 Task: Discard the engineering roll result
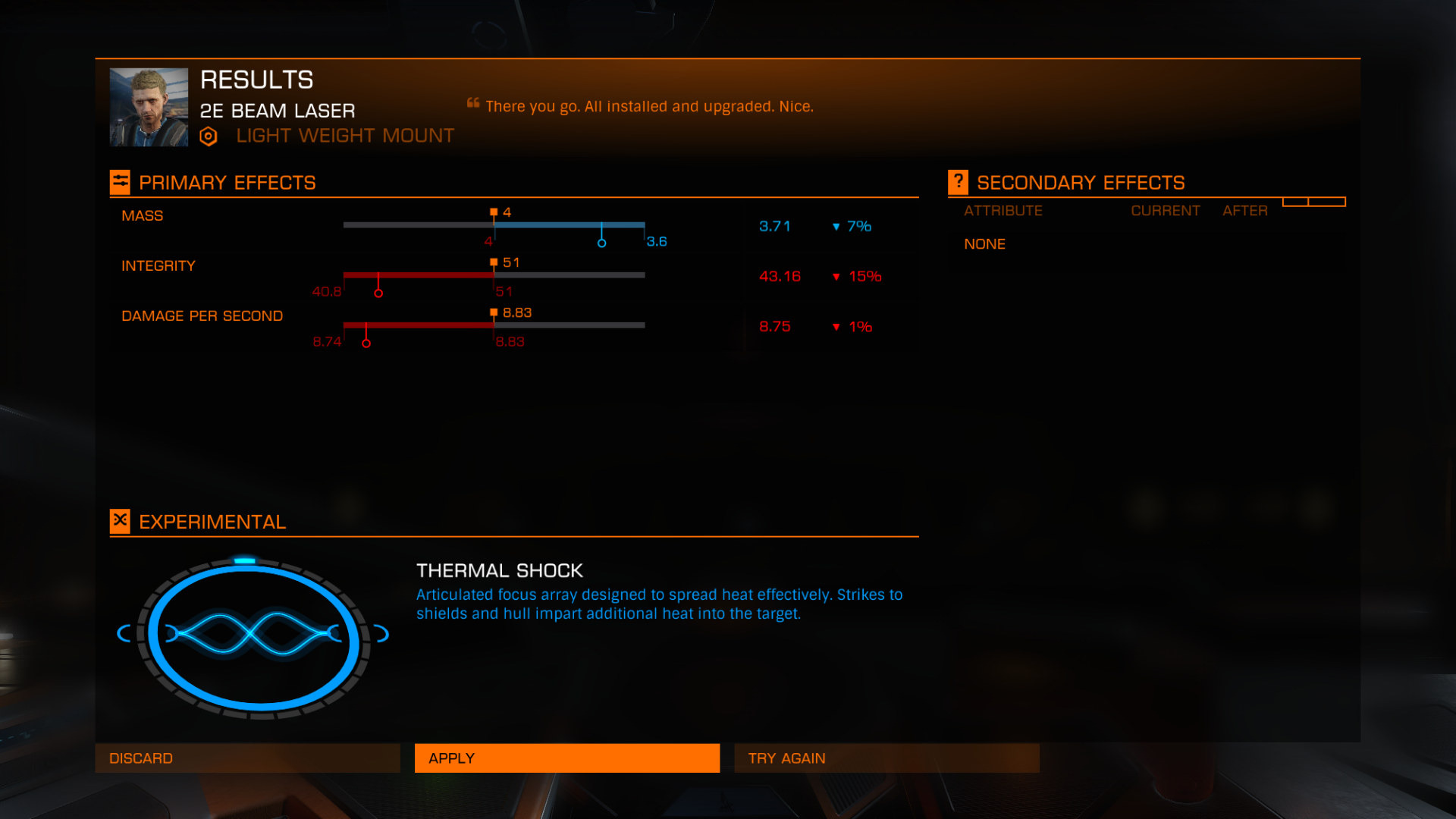247,758
